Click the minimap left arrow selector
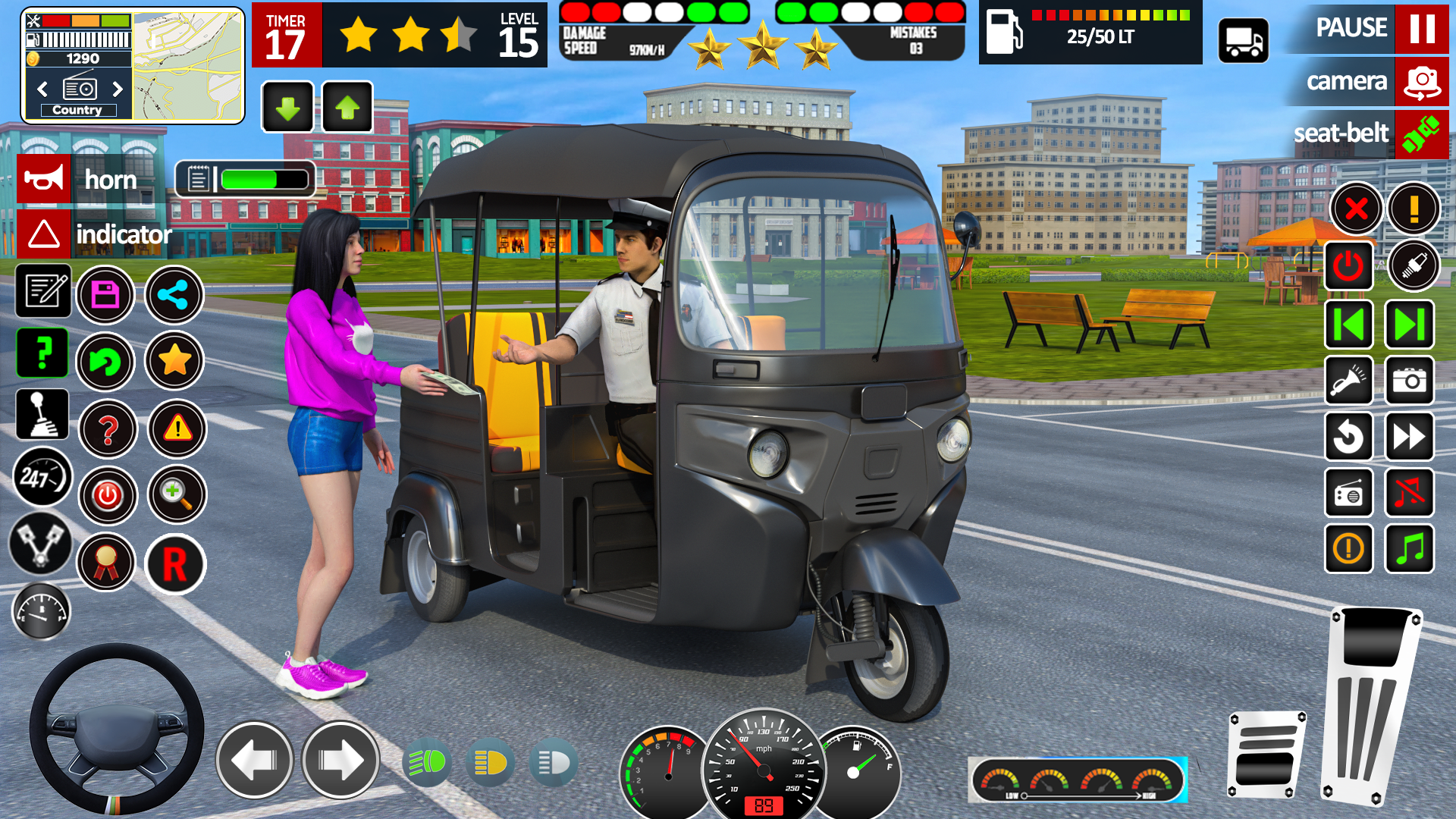This screenshot has height=819, width=1456. (x=42, y=89)
